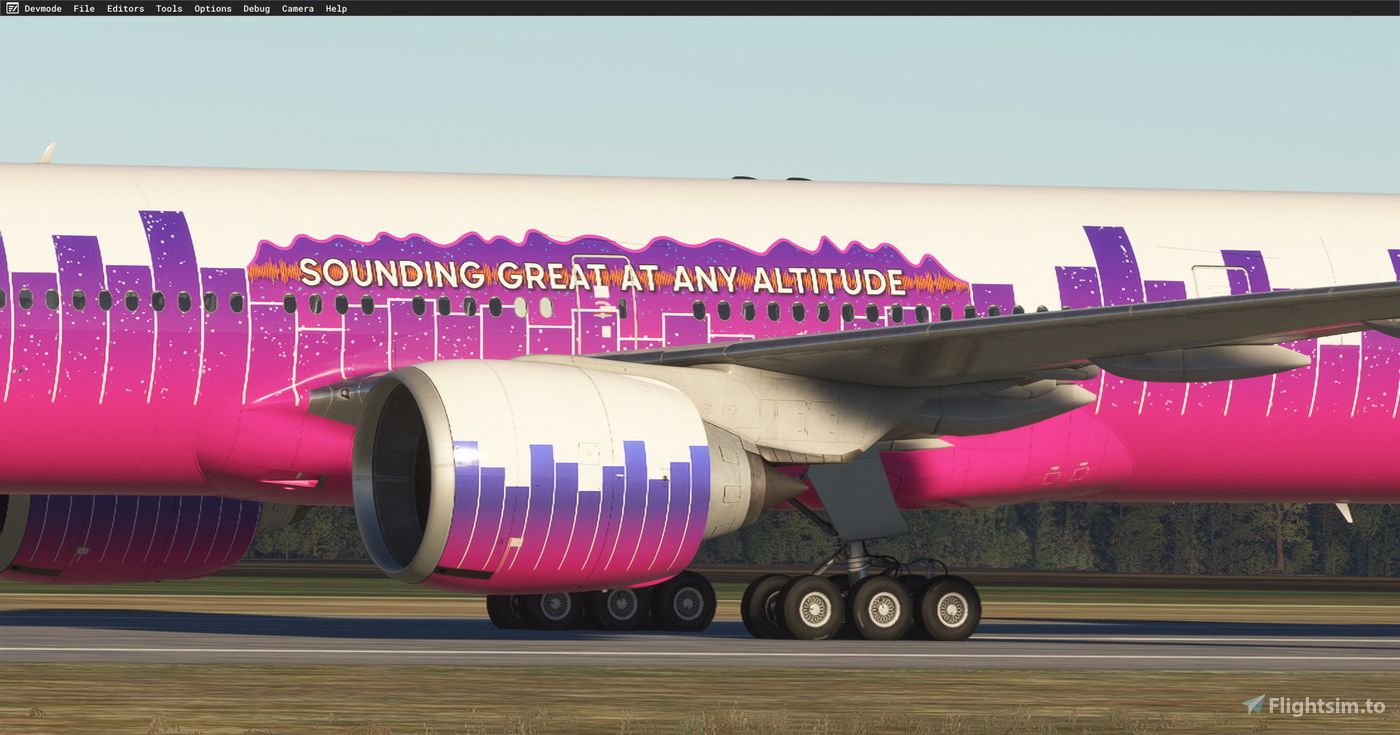Open the Editors menu
1400x735 pixels.
click(125, 8)
